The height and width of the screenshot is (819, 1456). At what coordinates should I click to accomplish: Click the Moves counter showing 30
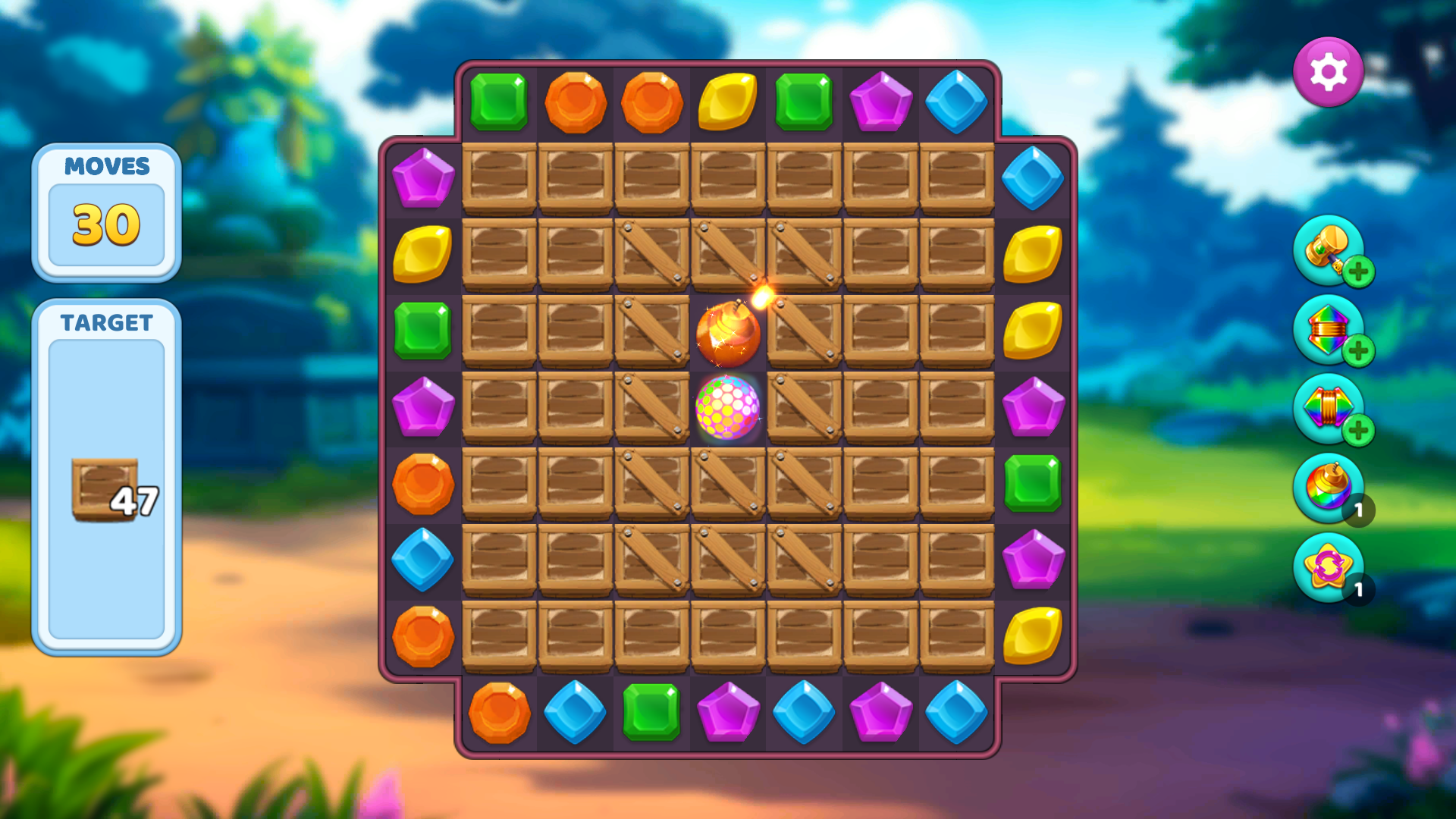click(x=106, y=224)
